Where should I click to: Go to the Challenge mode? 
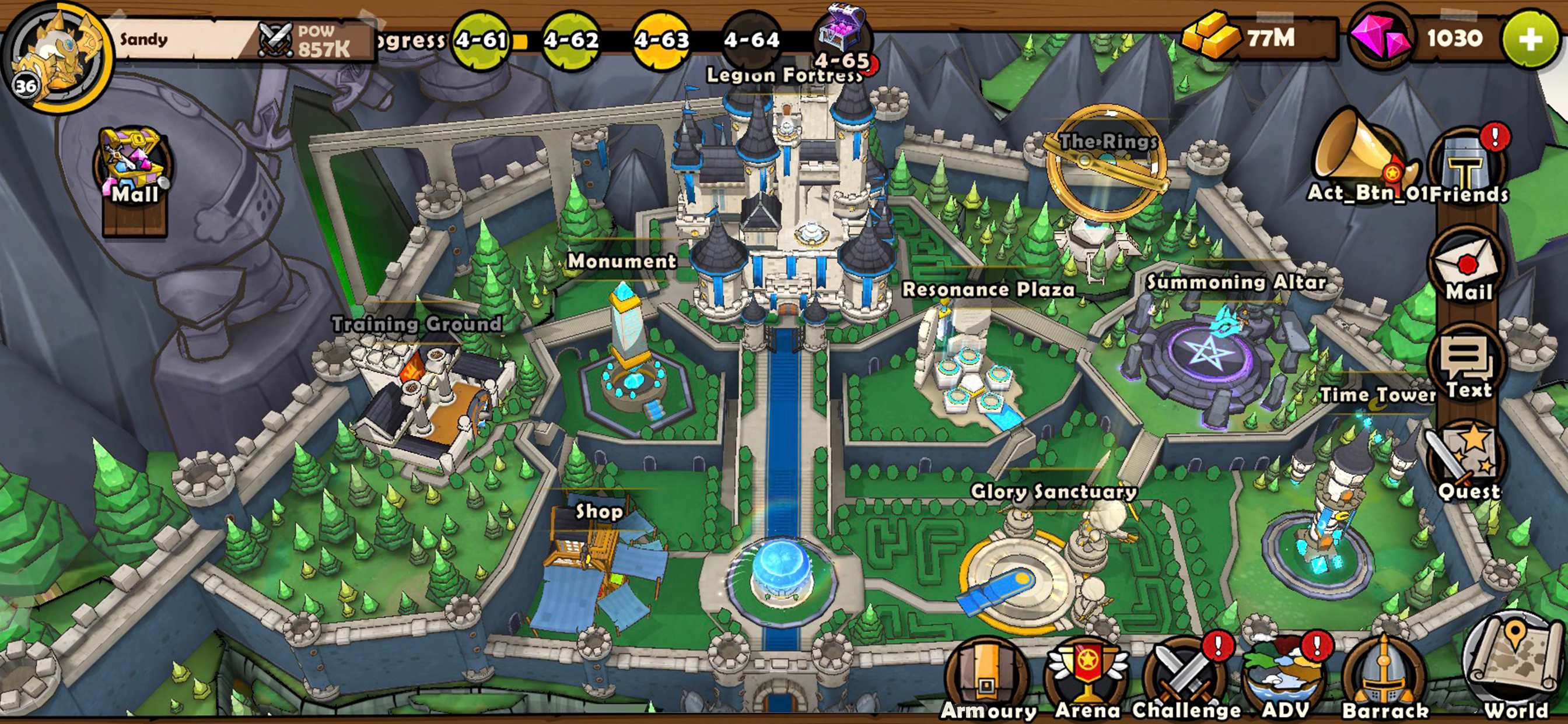[x=1186, y=679]
